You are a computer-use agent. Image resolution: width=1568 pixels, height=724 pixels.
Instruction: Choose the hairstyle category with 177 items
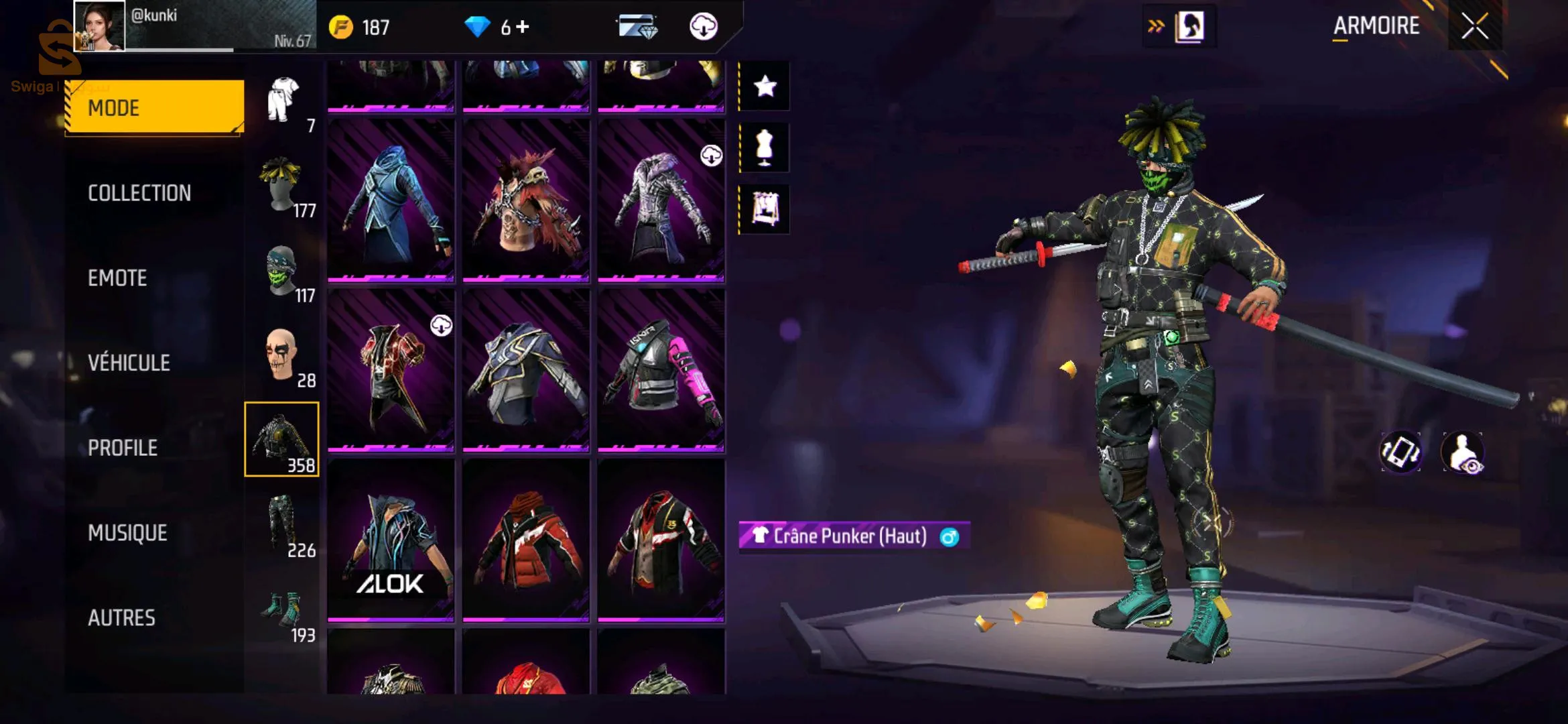282,188
